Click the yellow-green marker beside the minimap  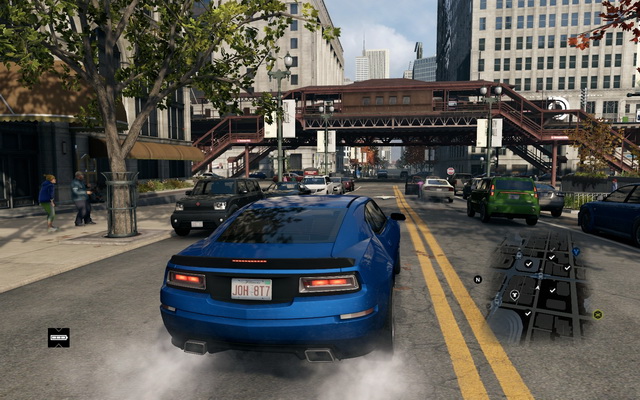(598, 314)
